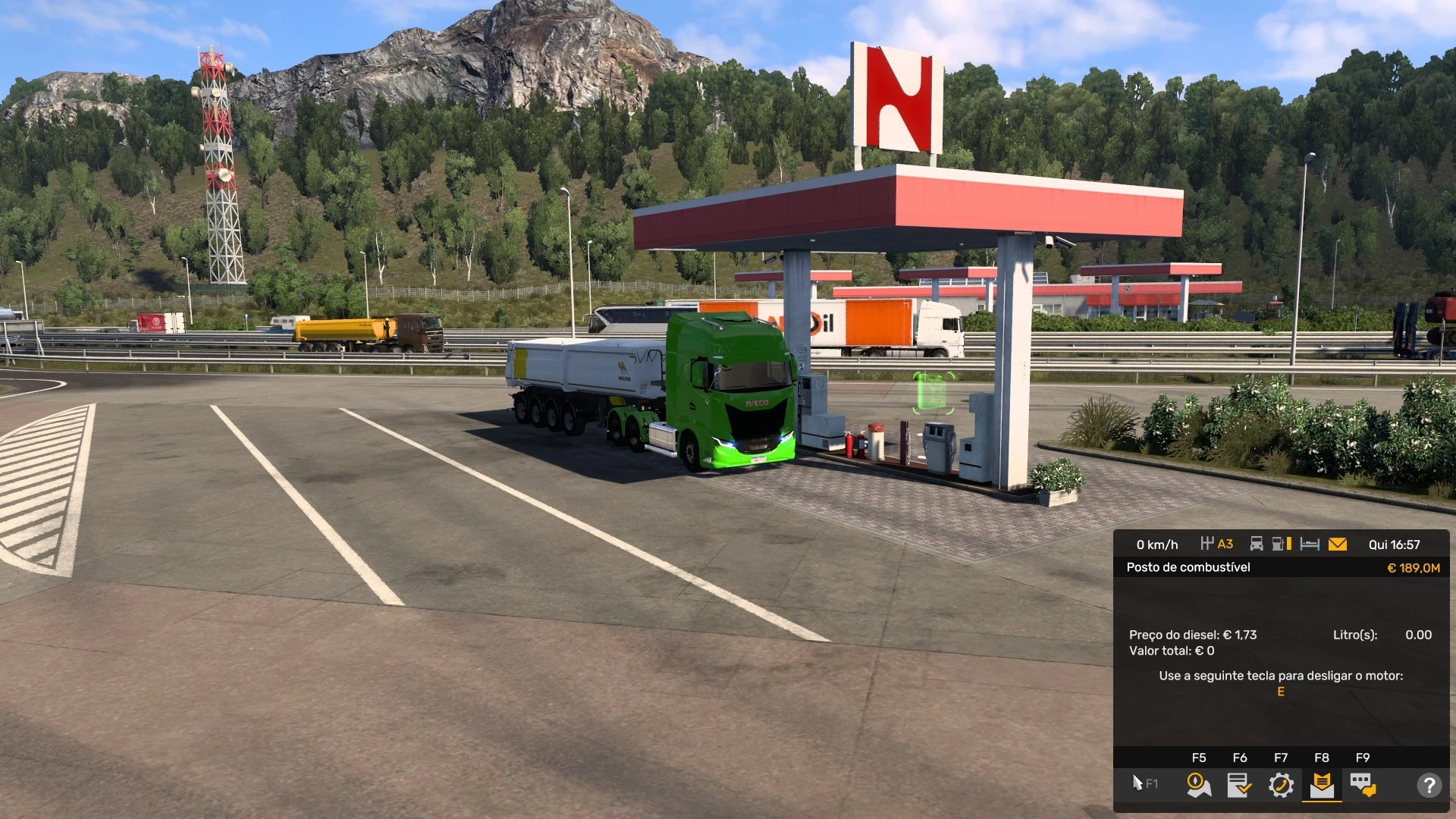
Task: Open the navigation map tab
Action: click(x=1199, y=785)
